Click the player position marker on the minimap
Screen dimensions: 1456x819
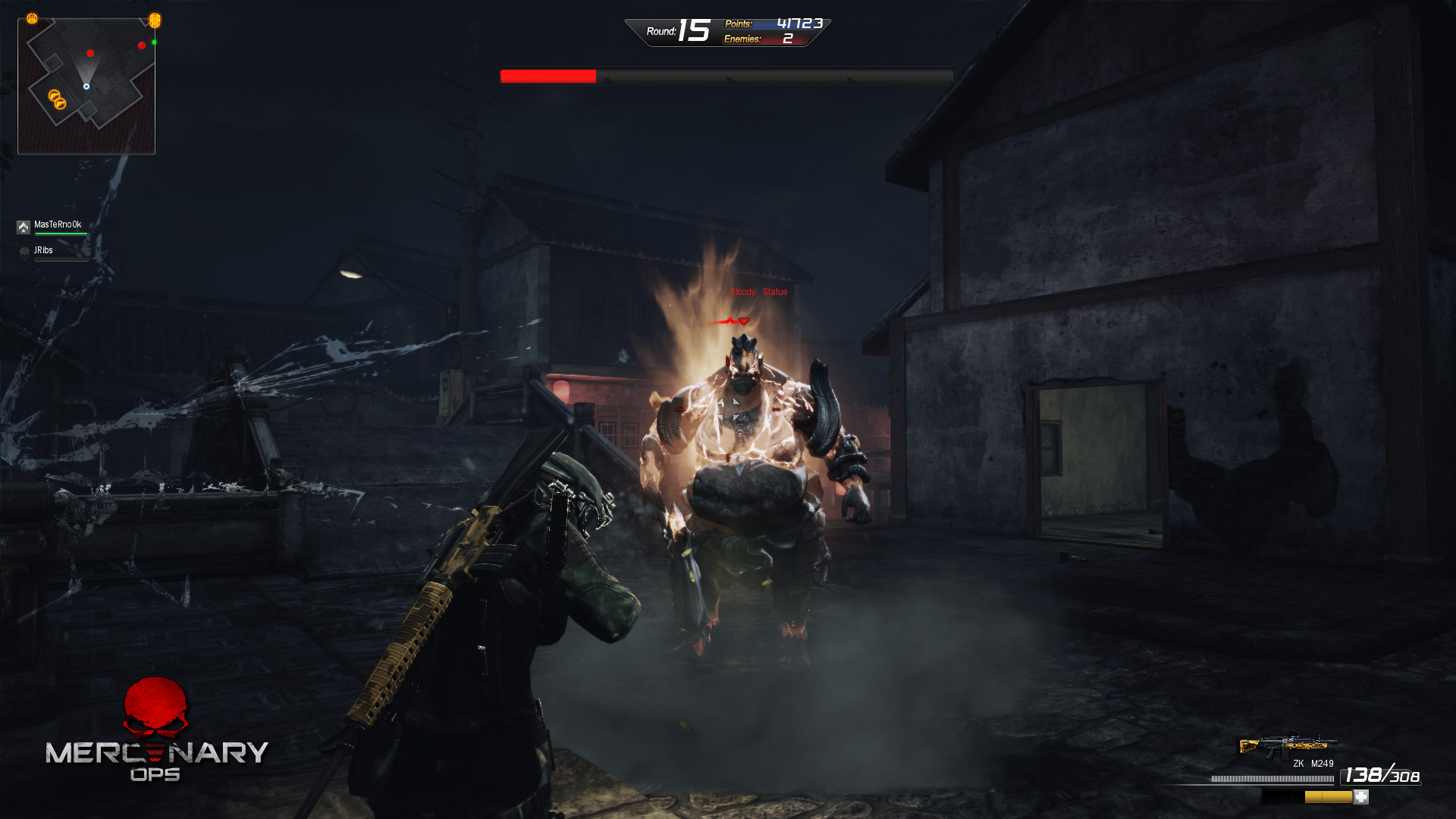point(86,86)
